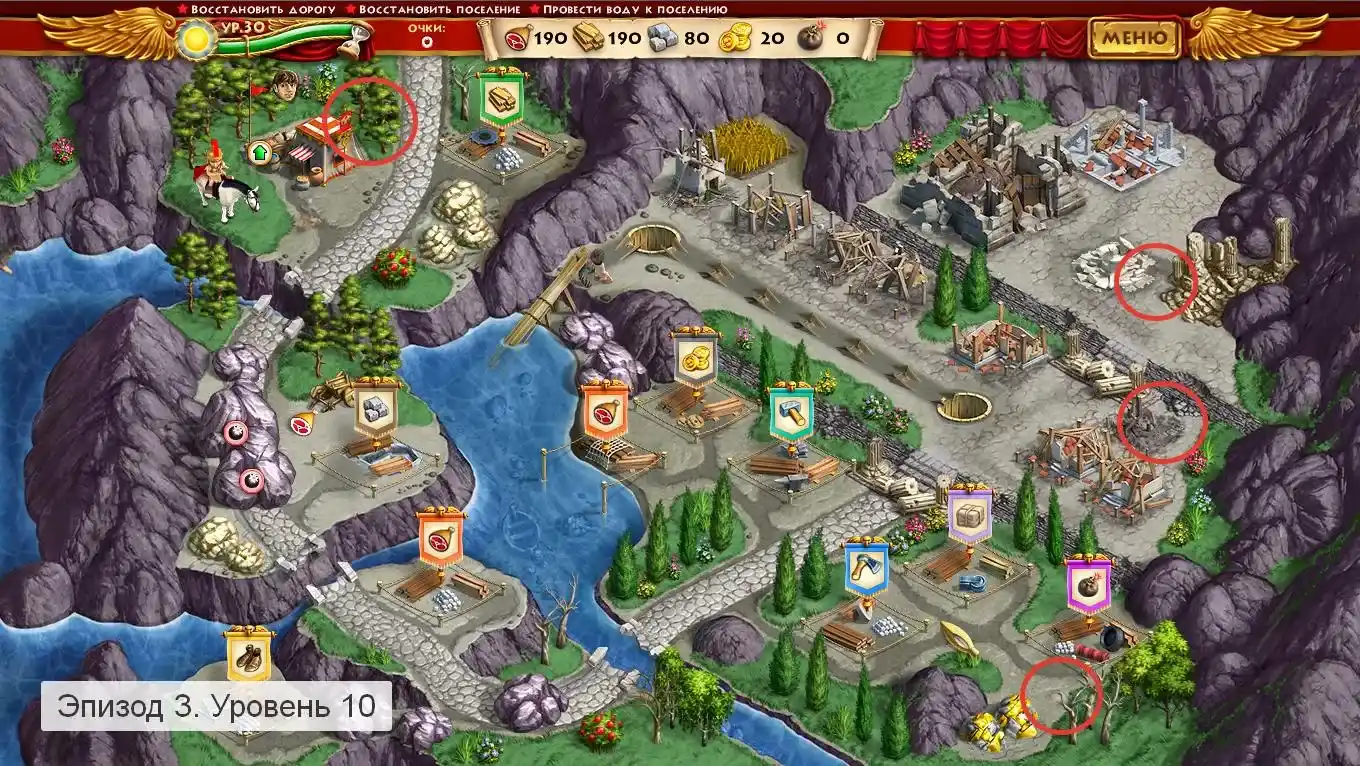This screenshot has height=766, width=1360.
Task: Choose the blue axe building banner
Action: click(x=866, y=568)
